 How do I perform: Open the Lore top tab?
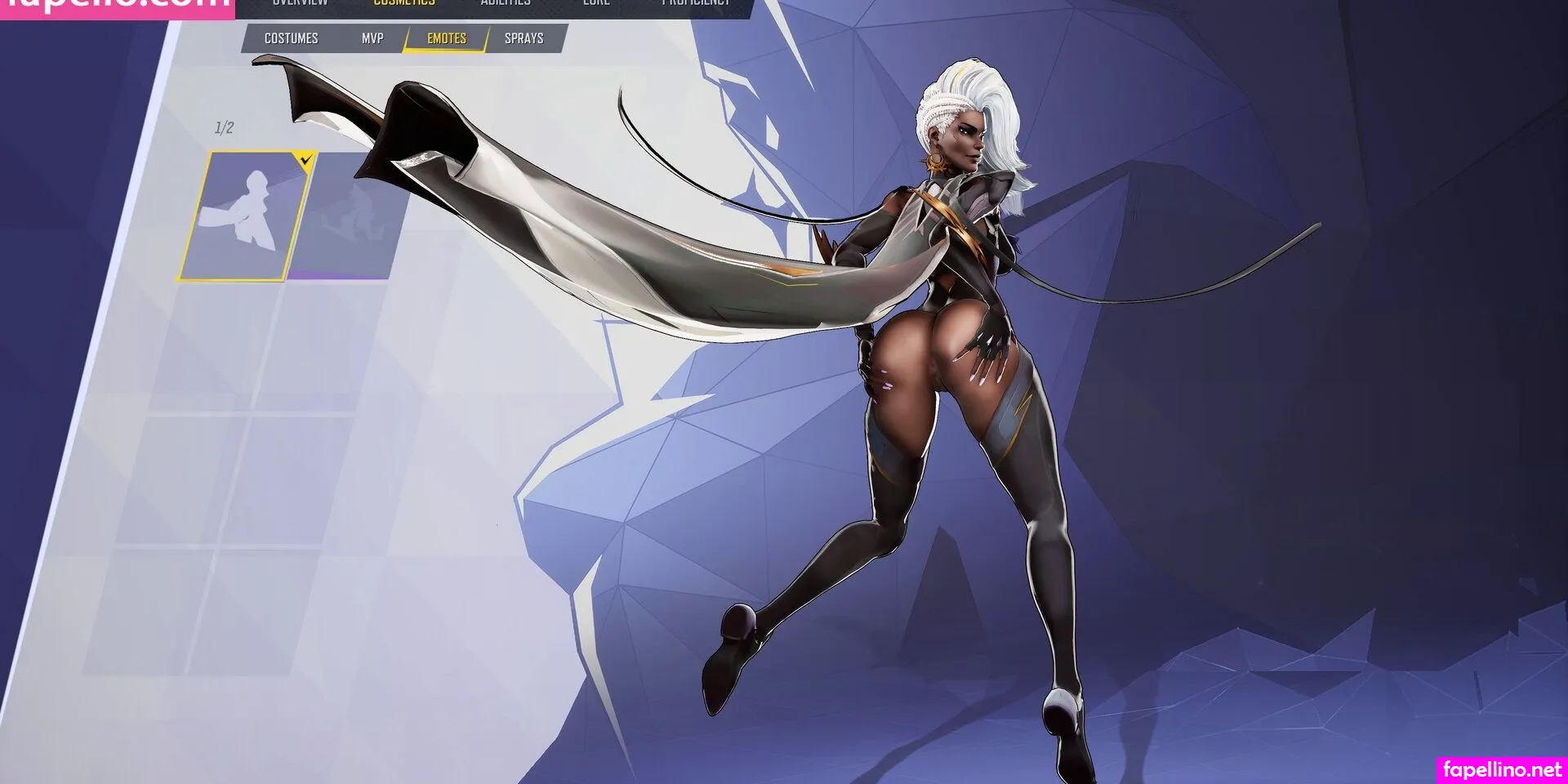[596, 4]
